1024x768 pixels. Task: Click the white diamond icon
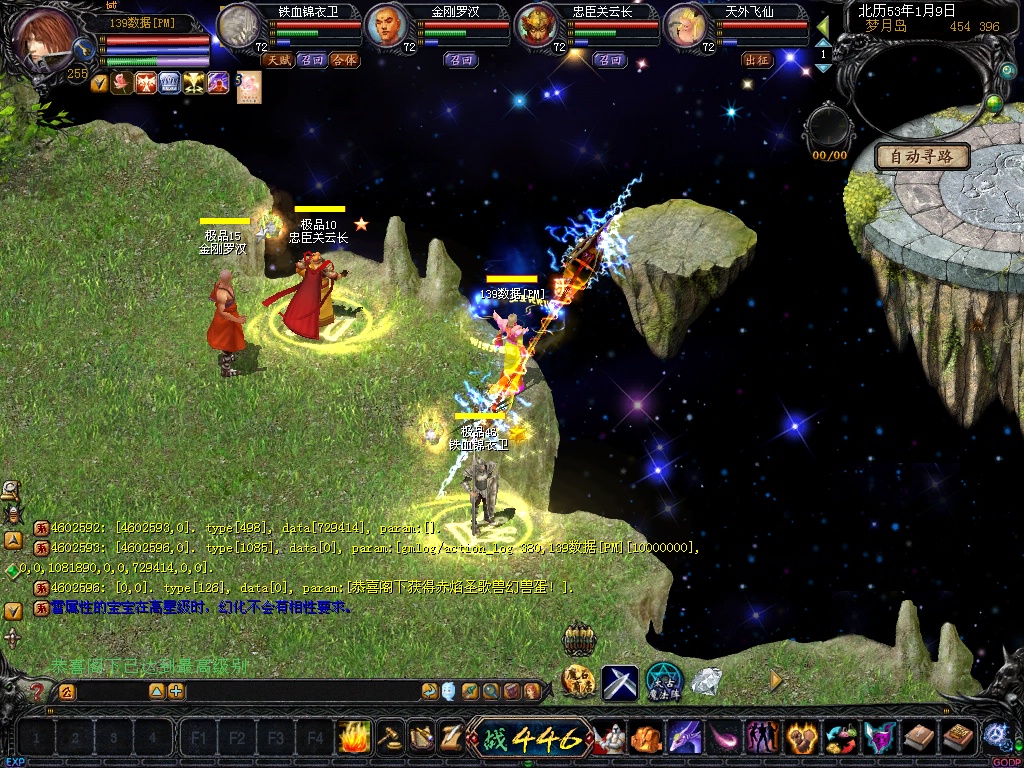click(707, 682)
